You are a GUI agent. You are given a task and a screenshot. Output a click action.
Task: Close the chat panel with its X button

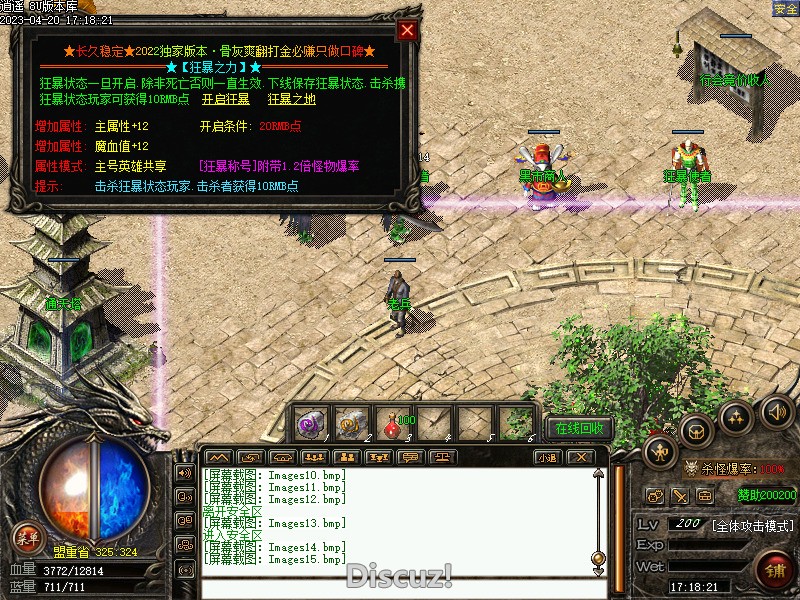point(579,457)
